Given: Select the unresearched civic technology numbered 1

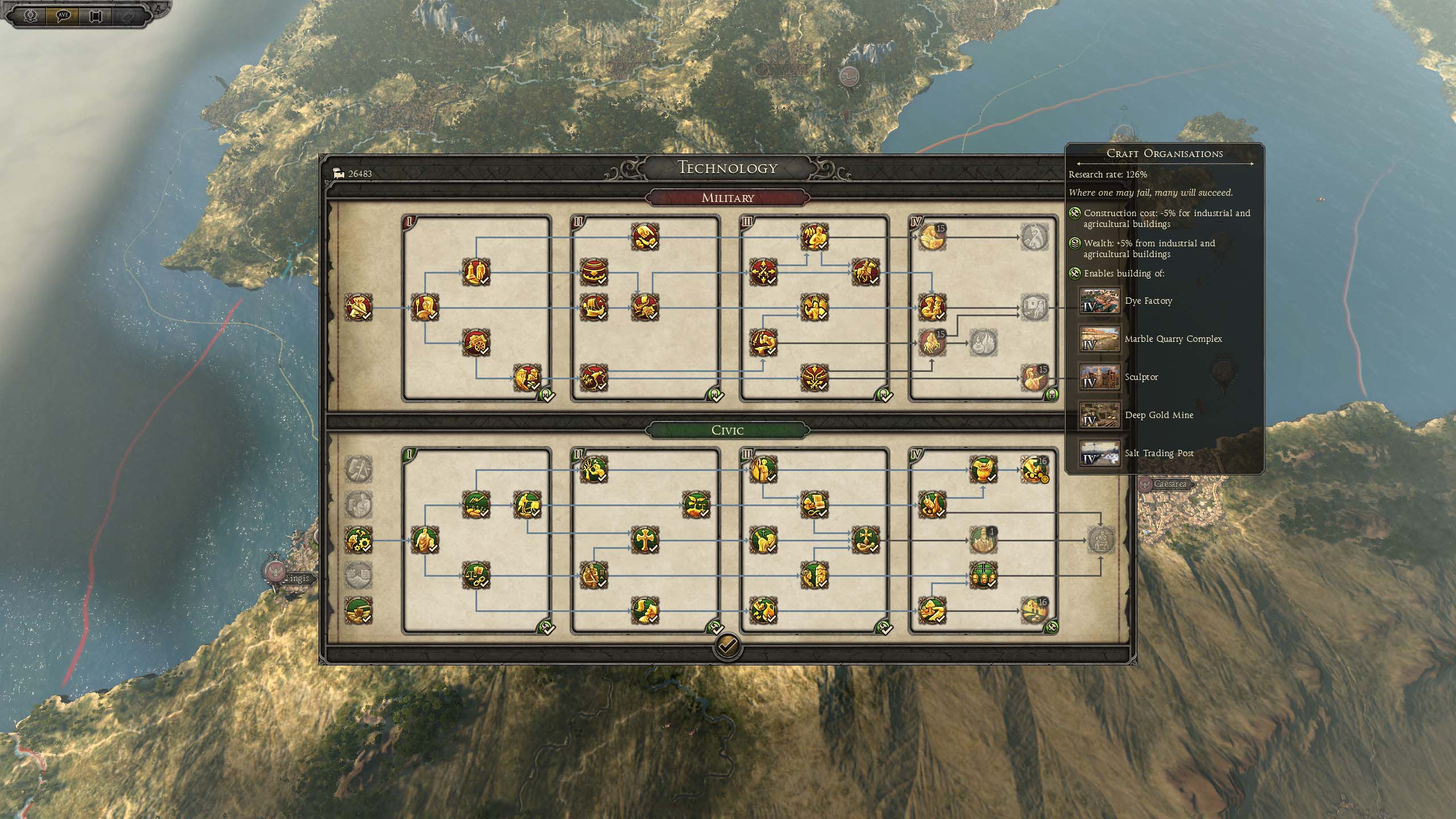Looking at the screenshot, I should click(983, 540).
